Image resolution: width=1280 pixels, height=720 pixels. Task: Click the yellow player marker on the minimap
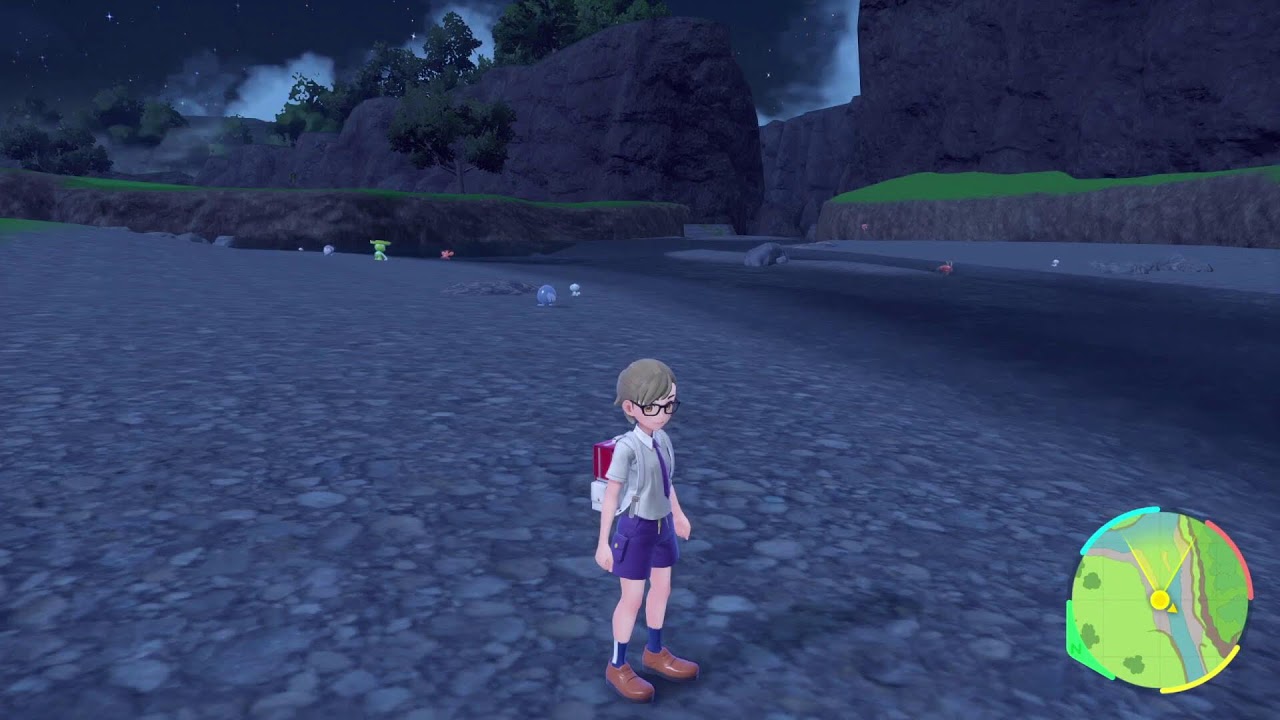coord(1160,599)
